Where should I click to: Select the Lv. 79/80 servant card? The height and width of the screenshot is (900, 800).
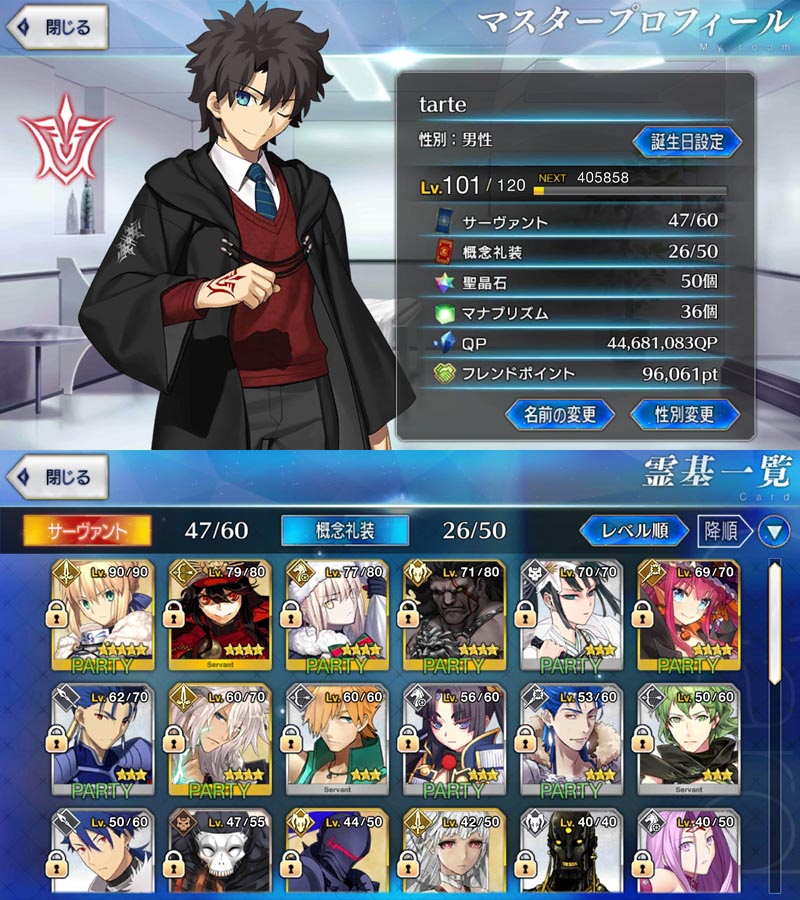tap(220, 615)
